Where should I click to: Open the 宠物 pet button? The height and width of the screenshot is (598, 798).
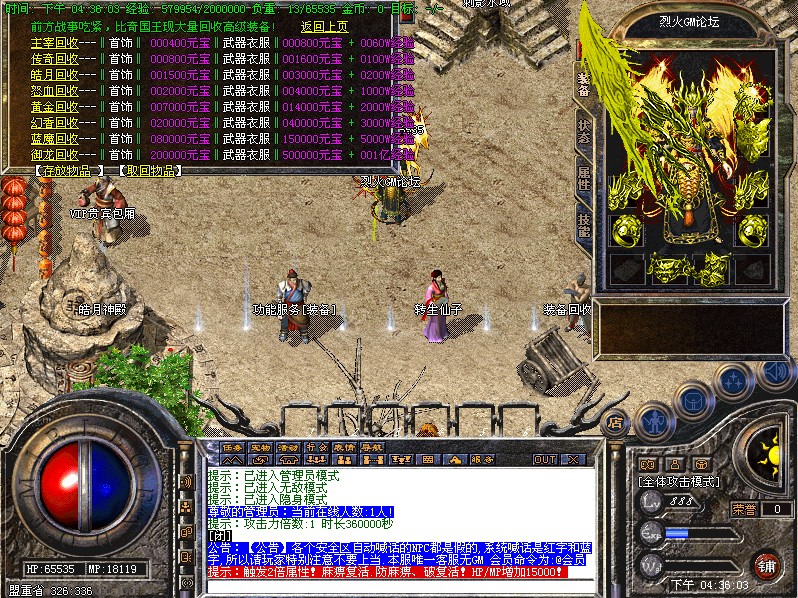tap(261, 447)
